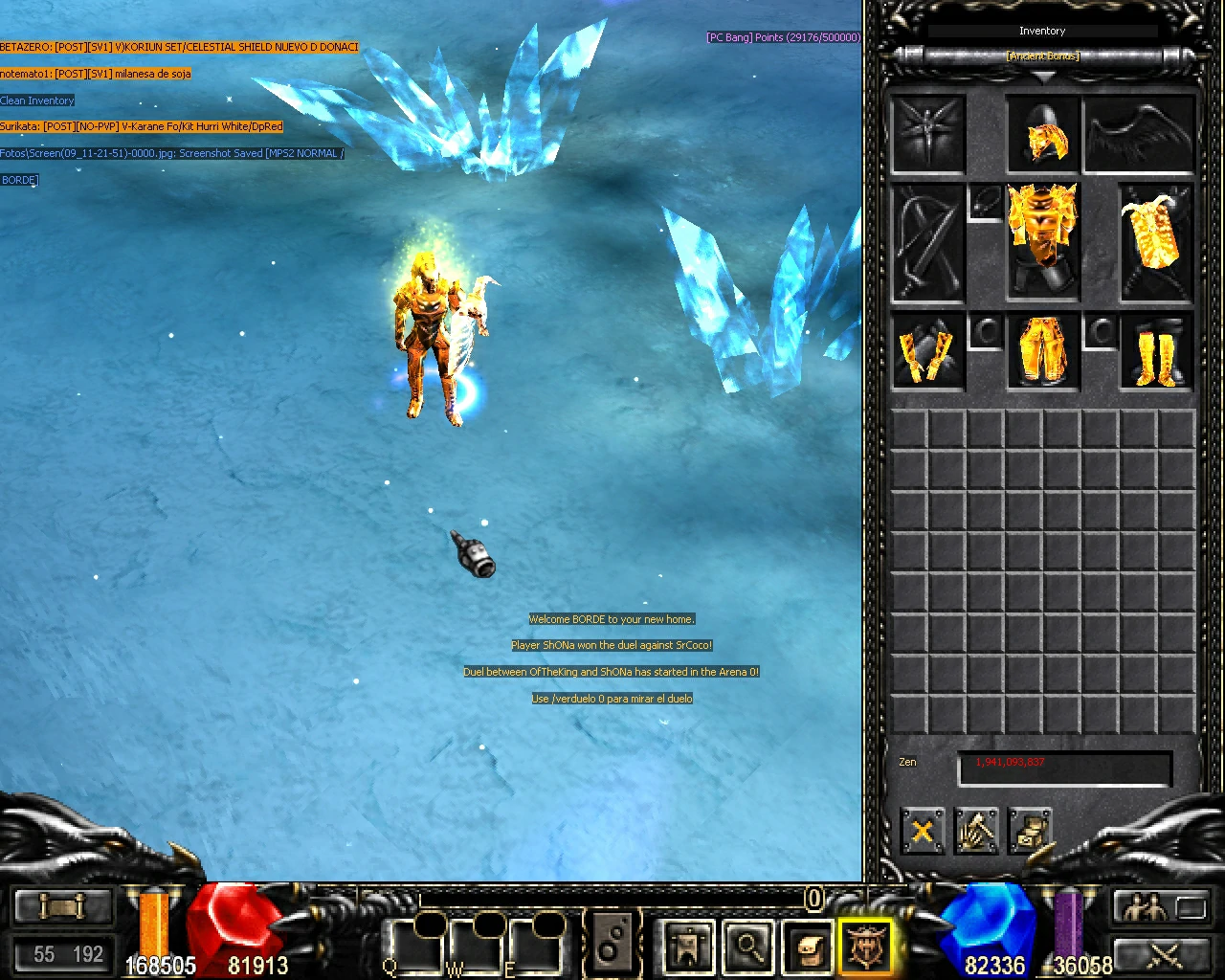Open the BETAZERO KORIUN SET chat message link
Viewport: 1225px width, 980px height.
[179, 46]
